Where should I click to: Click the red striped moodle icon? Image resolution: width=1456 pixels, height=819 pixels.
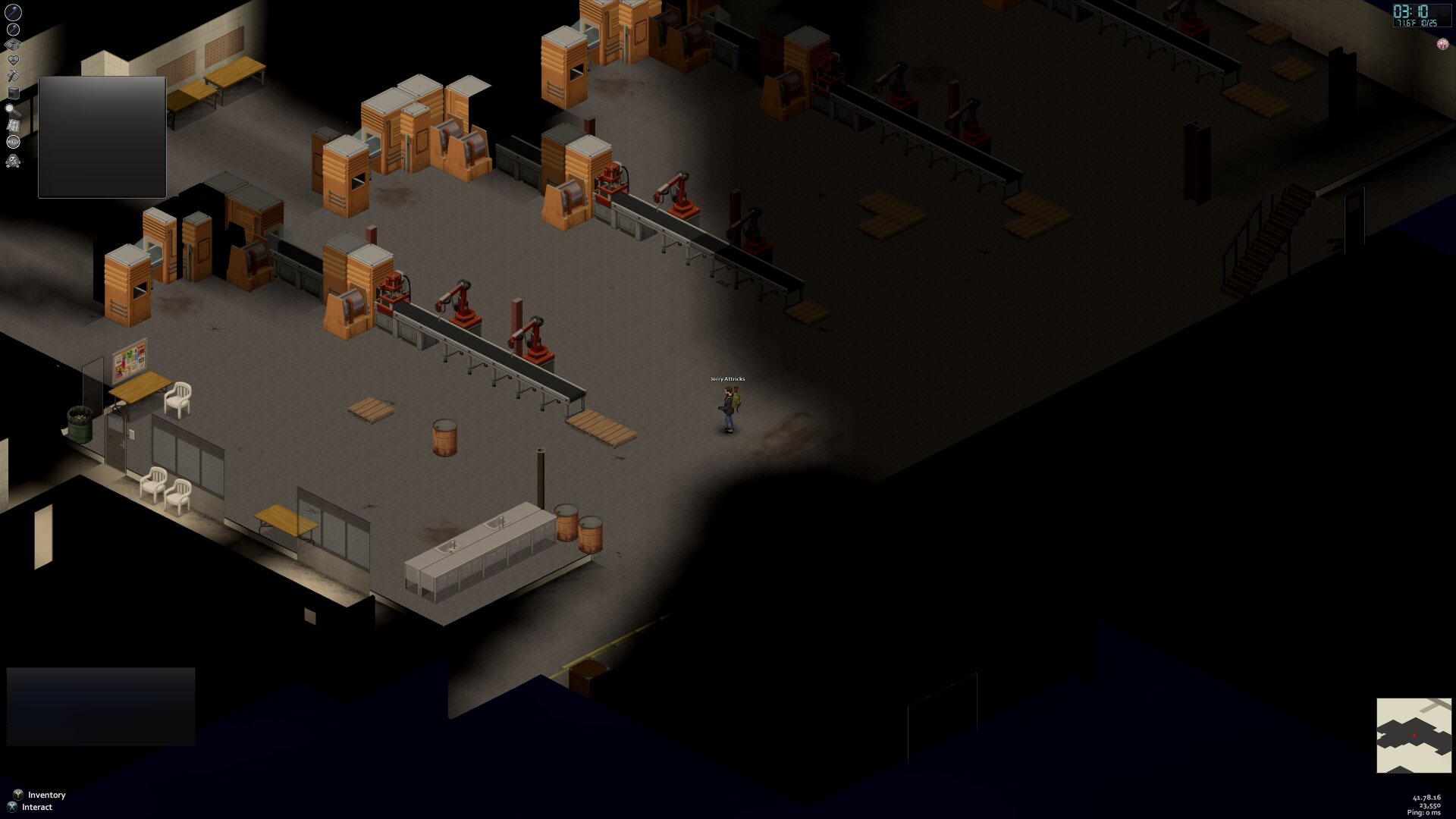pyautogui.click(x=1442, y=44)
